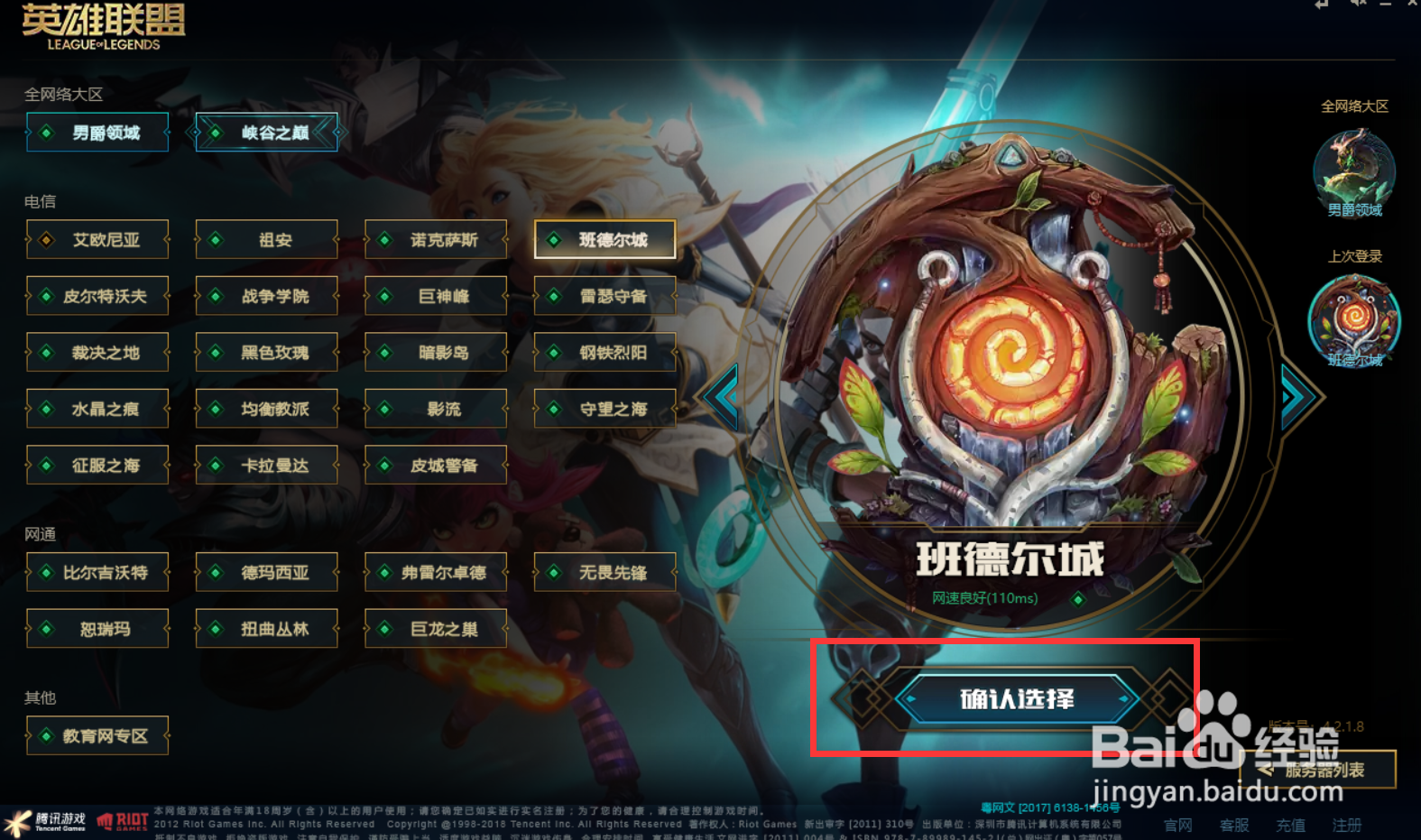This screenshot has width=1421, height=840.
Task: Click the 注册 registration link
Action: click(x=1347, y=825)
